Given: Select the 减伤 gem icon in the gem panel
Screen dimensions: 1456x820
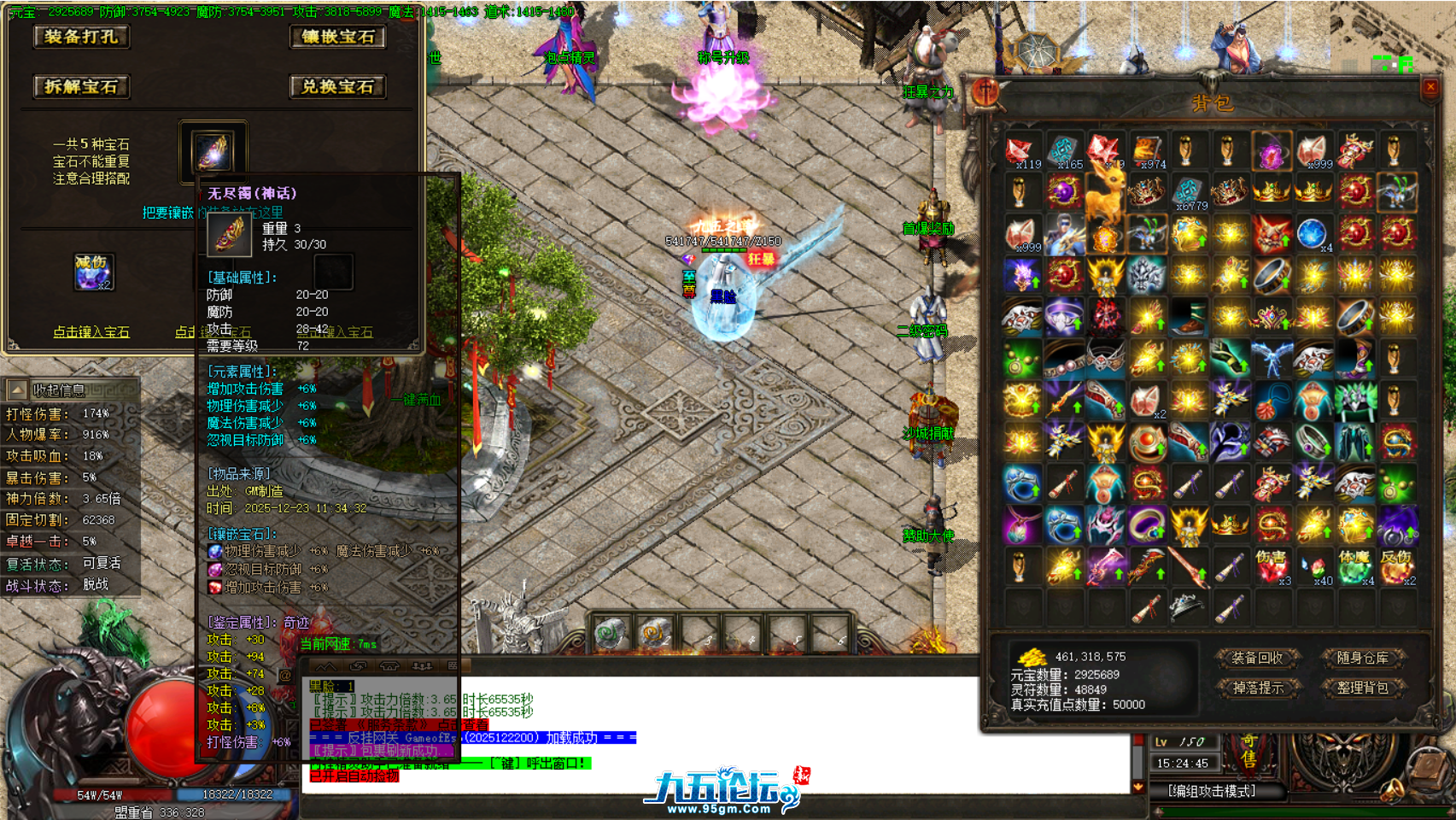Looking at the screenshot, I should [x=94, y=272].
